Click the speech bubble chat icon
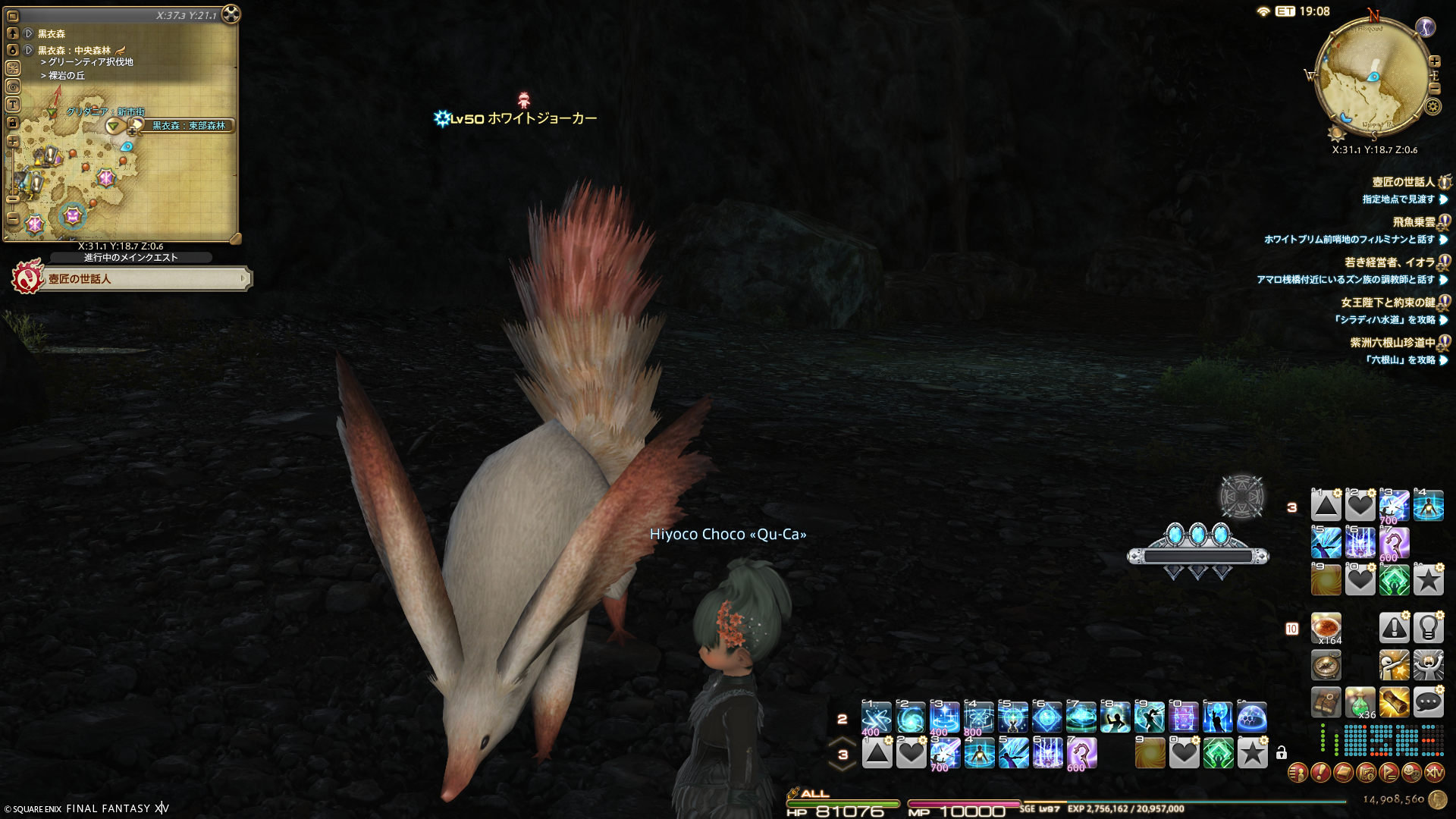This screenshot has height=819, width=1456. pyautogui.click(x=1428, y=702)
